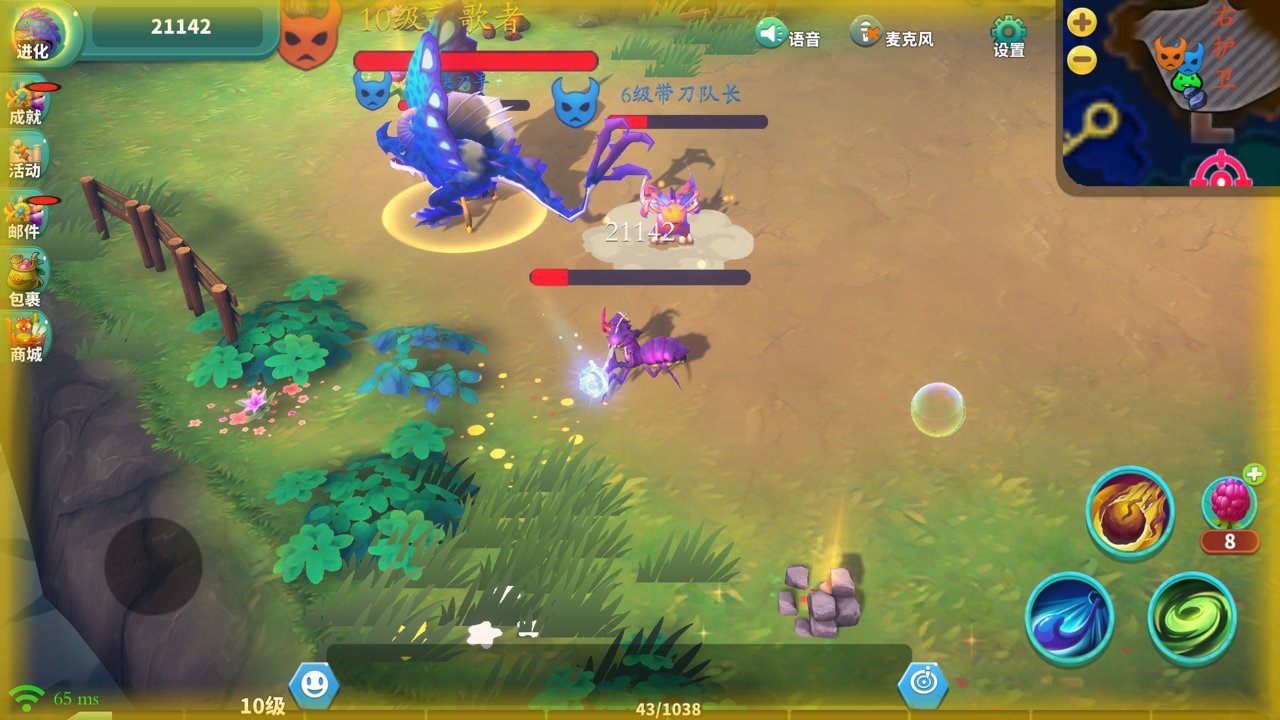This screenshot has height=720, width=1280.
Task: Open the 成就 achievements panel
Action: [x=25, y=103]
